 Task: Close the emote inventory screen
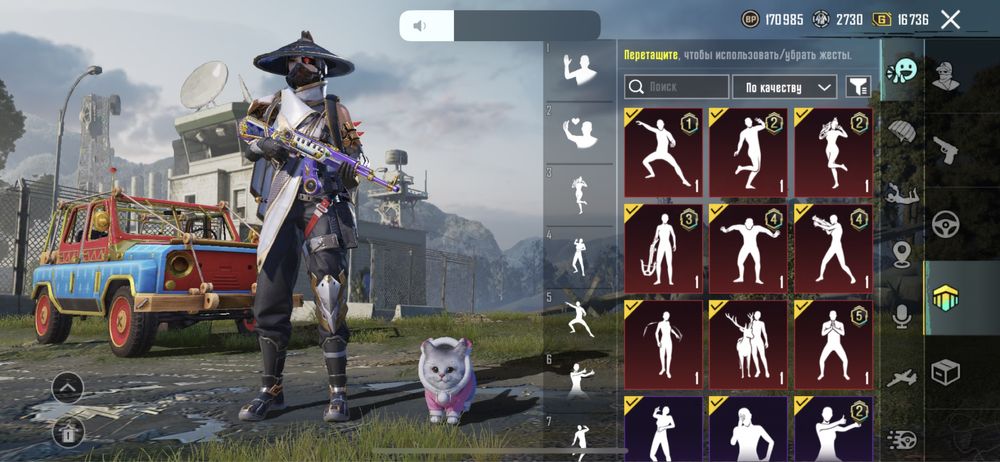tap(950, 19)
